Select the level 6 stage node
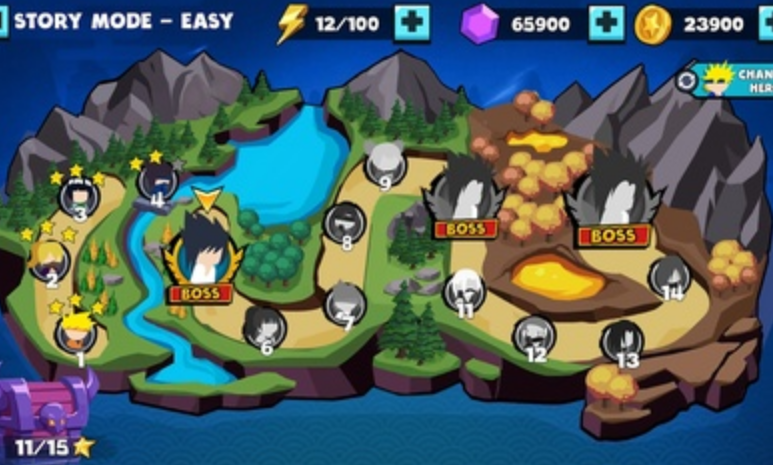Viewport: 773px width, 465px height. 265,327
